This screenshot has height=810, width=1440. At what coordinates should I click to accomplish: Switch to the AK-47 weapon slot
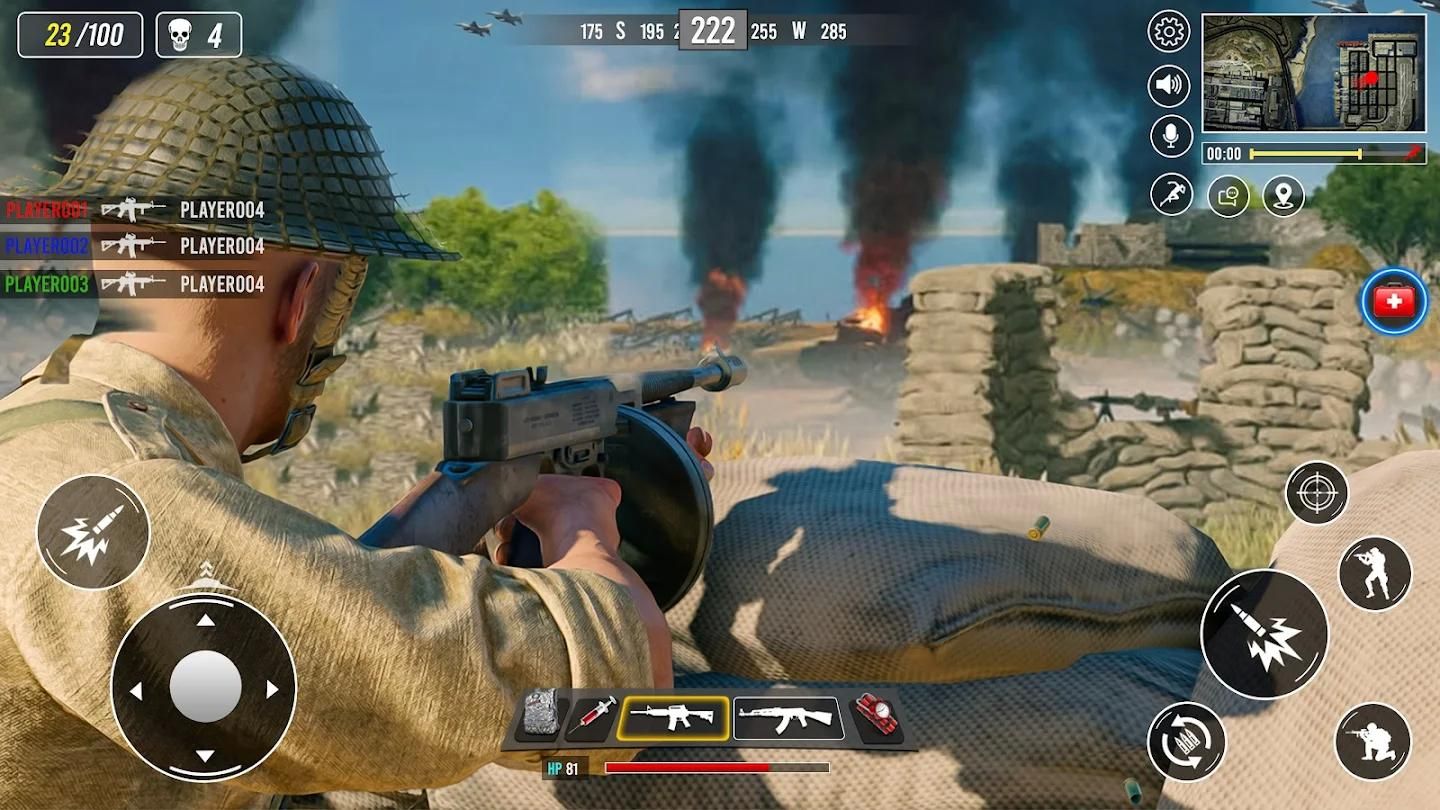(788, 718)
